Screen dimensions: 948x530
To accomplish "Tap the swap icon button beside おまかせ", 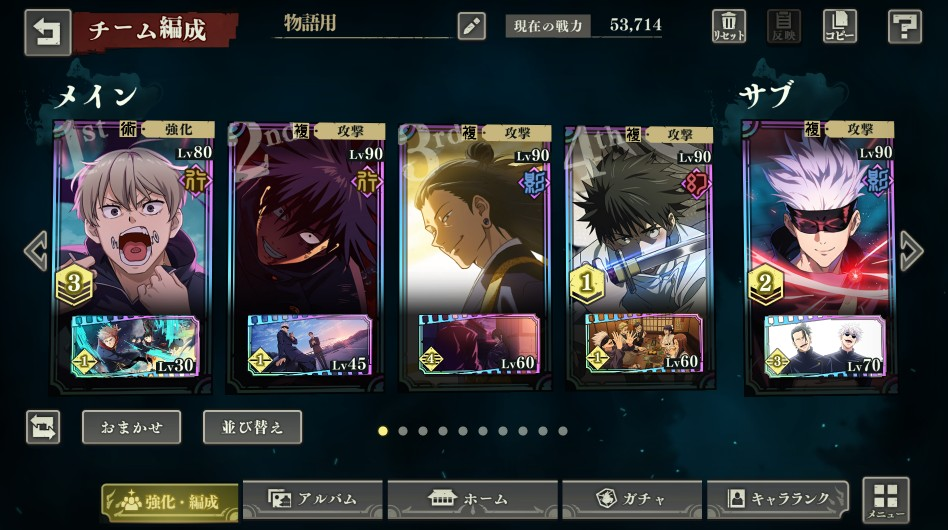I will (x=43, y=427).
